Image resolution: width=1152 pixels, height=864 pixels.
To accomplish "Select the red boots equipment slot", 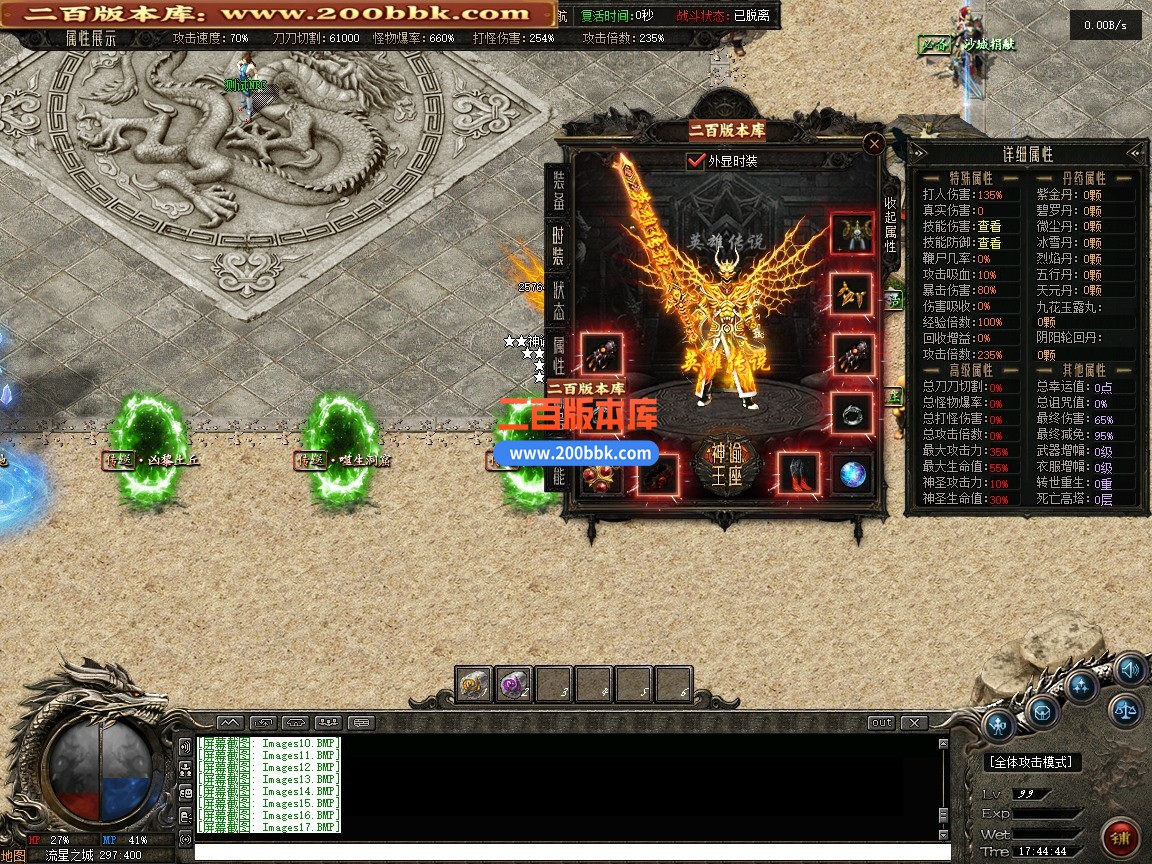I will (798, 473).
